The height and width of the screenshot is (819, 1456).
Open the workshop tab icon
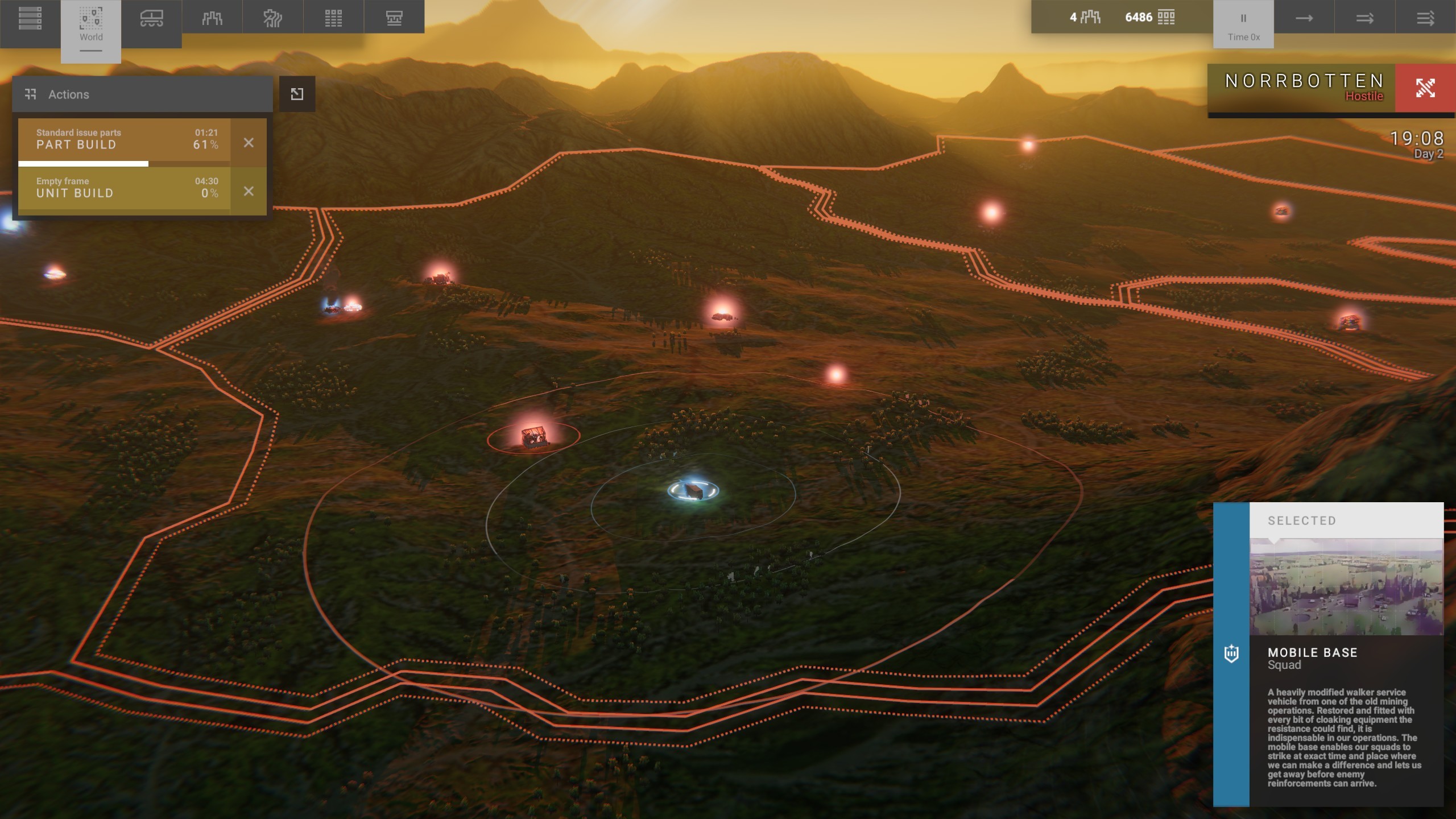click(394, 18)
